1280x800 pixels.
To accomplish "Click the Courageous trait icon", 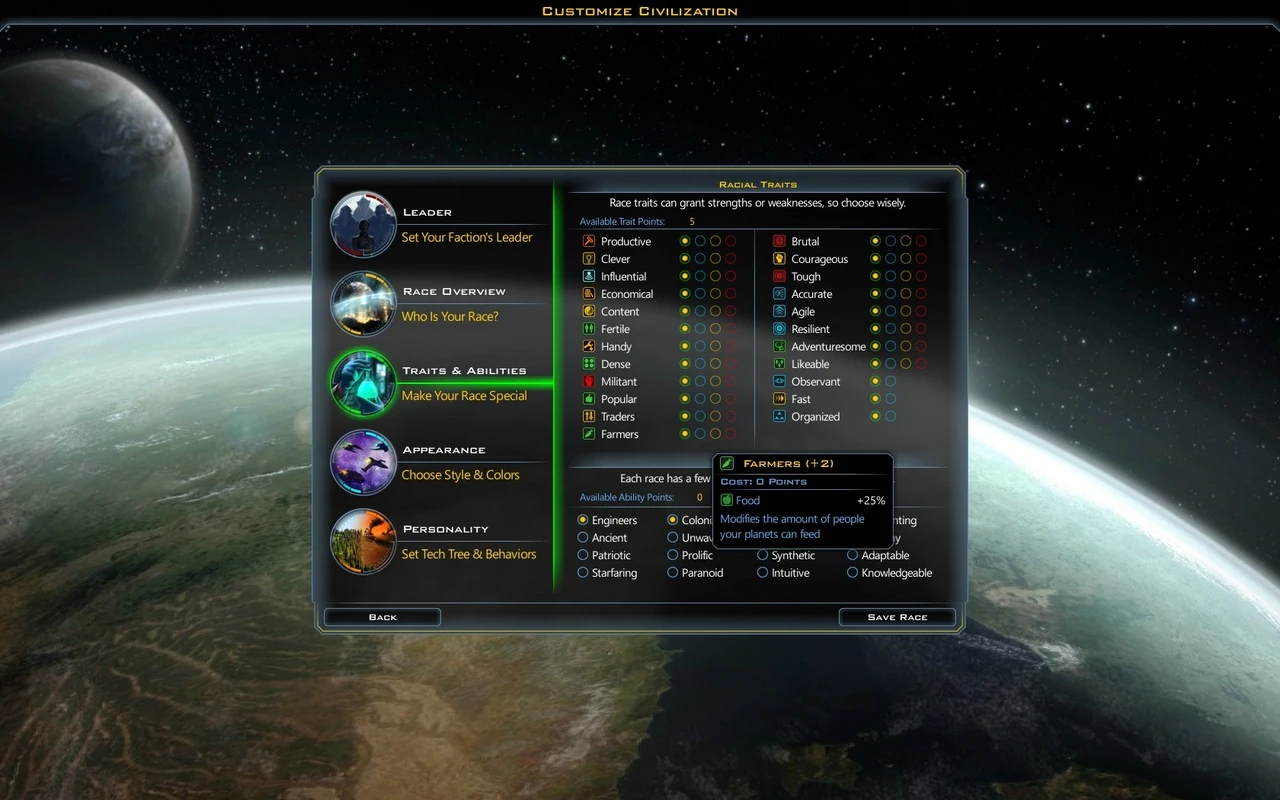I will [778, 258].
